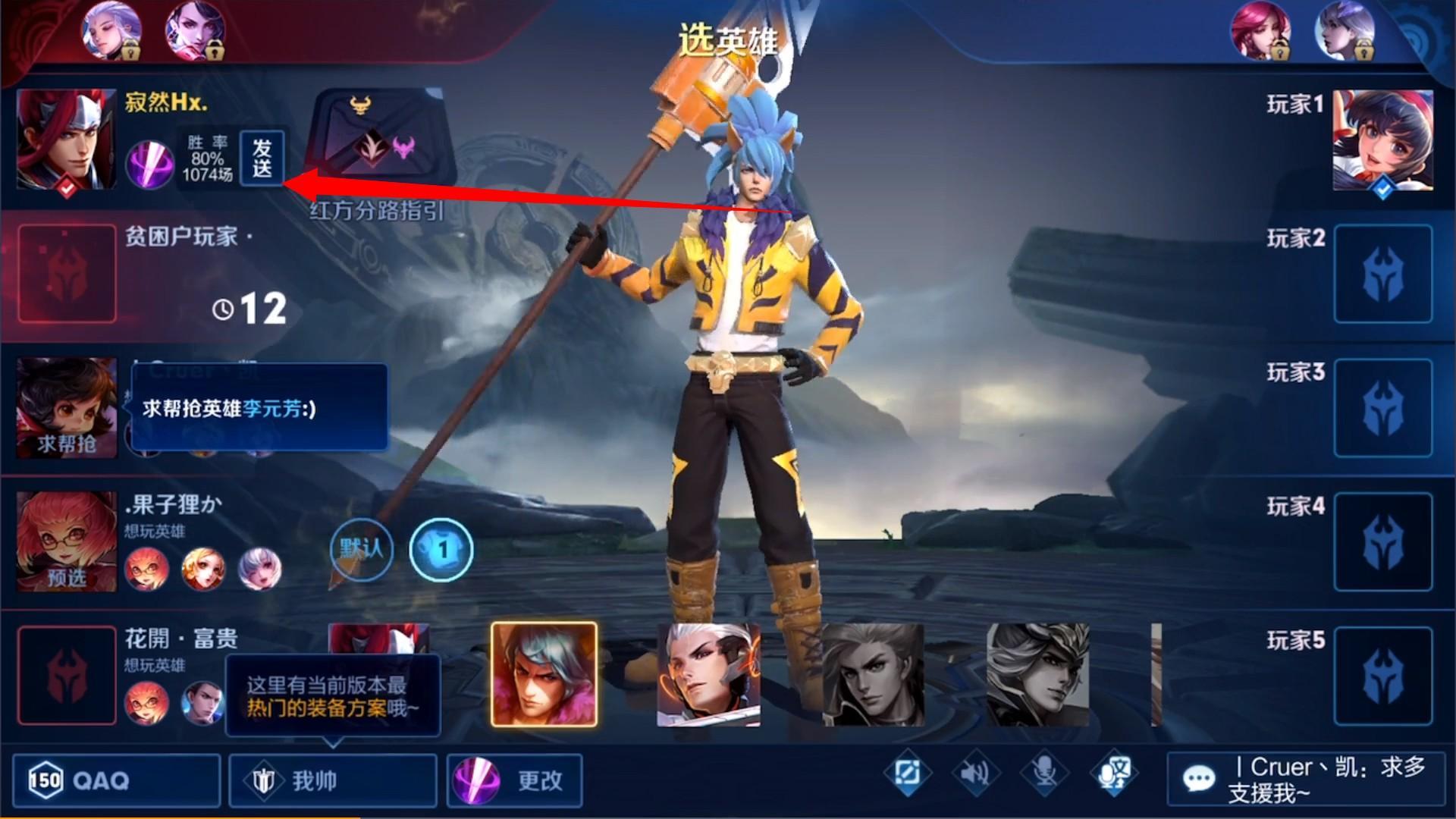Screen dimensions: 1456x819
Task: Open the 我帅 equipment scheme button
Action: 333,780
